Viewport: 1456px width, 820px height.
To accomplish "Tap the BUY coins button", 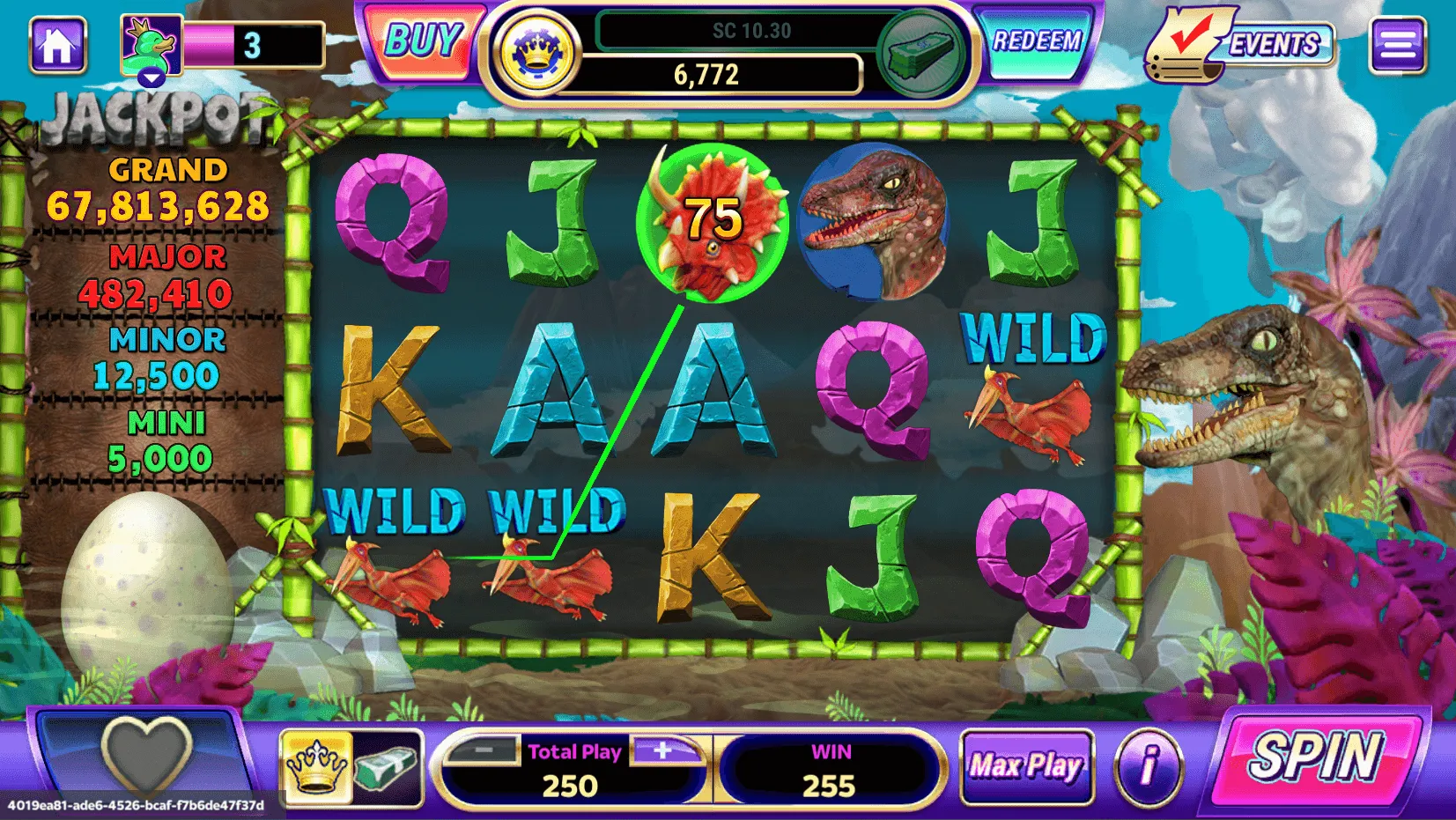I will tap(424, 42).
